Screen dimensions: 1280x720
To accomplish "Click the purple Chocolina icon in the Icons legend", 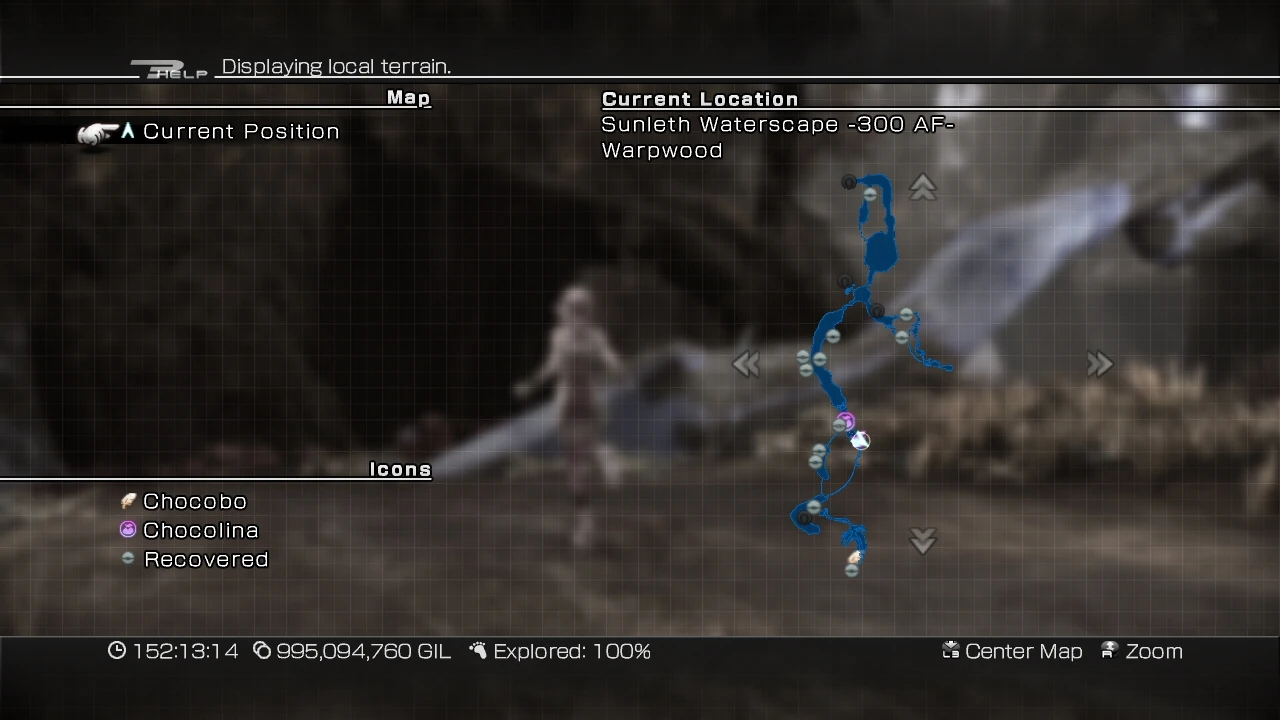I will pyautogui.click(x=127, y=529).
